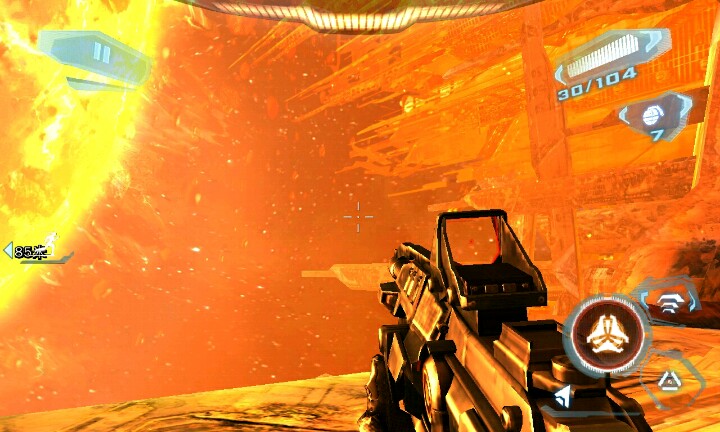Tap the small triangle hexagon button
The width and height of the screenshot is (720, 432).
click(x=667, y=379)
